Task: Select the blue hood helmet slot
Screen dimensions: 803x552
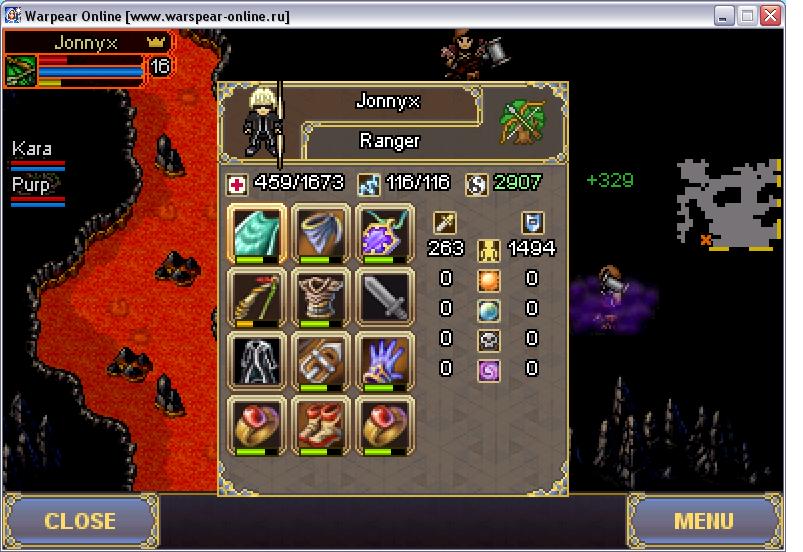Action: 320,233
